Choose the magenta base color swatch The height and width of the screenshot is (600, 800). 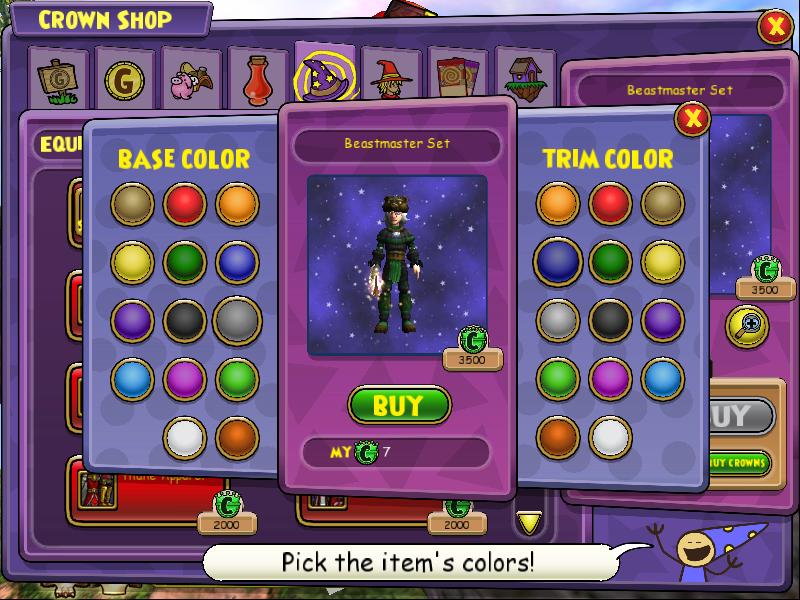[184, 379]
